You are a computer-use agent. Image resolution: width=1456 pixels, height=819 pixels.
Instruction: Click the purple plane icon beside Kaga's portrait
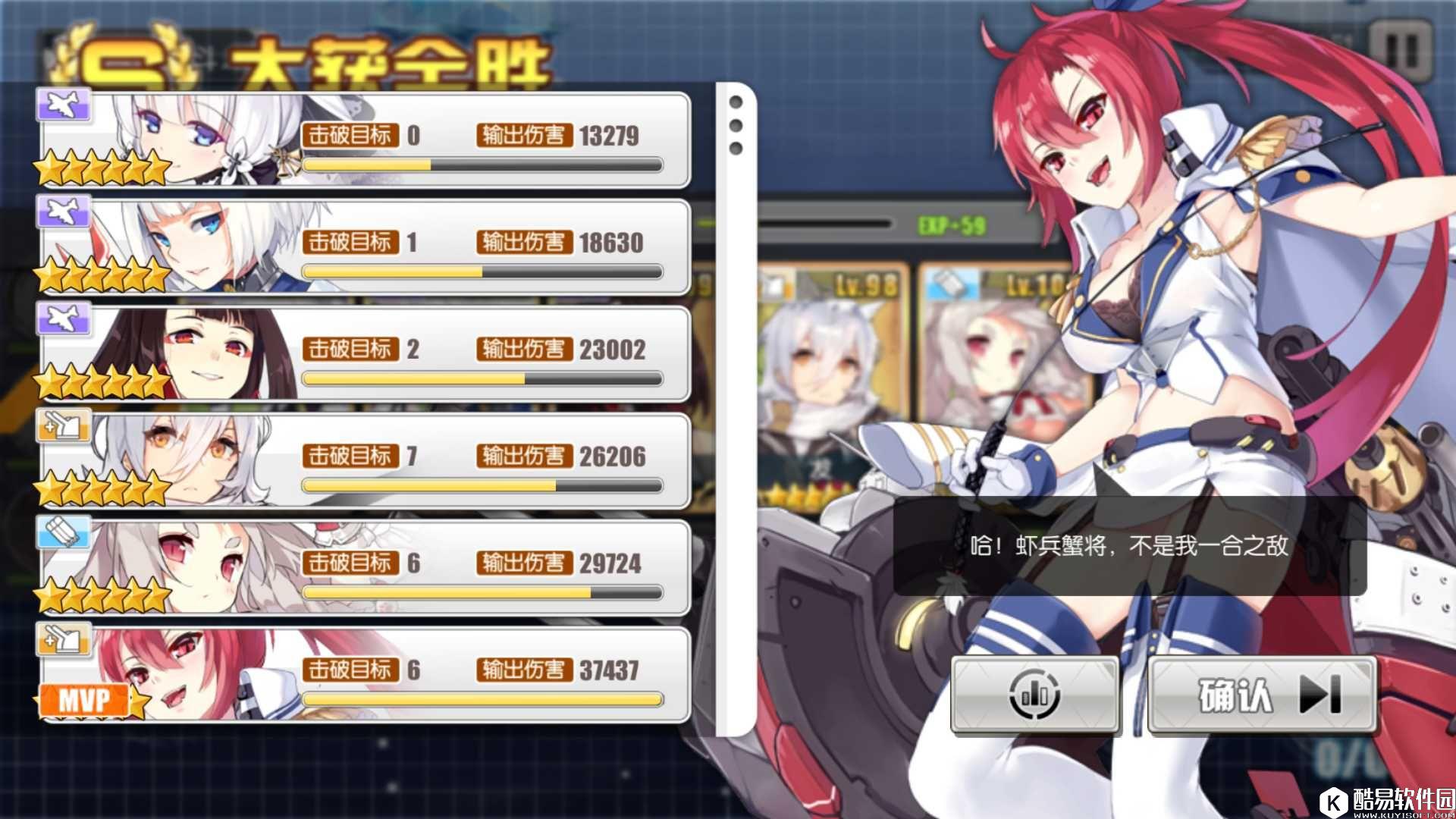[x=64, y=211]
